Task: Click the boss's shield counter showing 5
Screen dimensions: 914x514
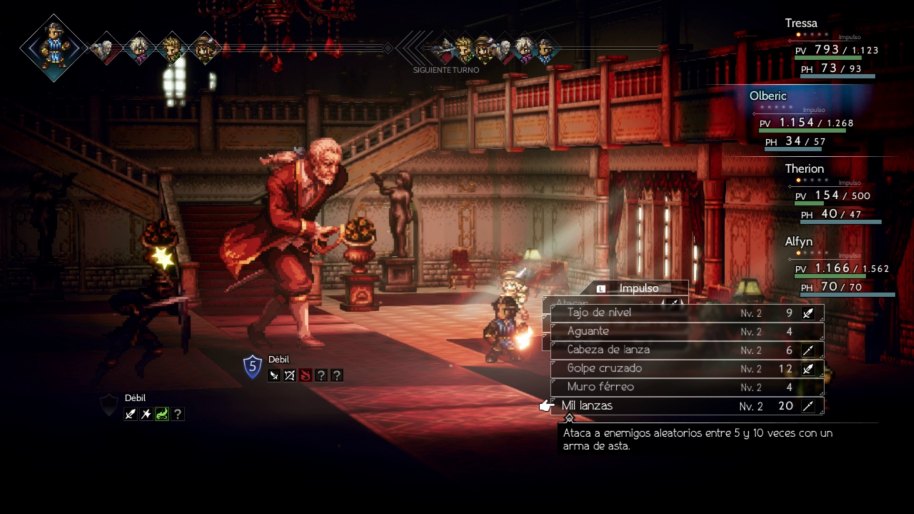Action: coord(253,367)
